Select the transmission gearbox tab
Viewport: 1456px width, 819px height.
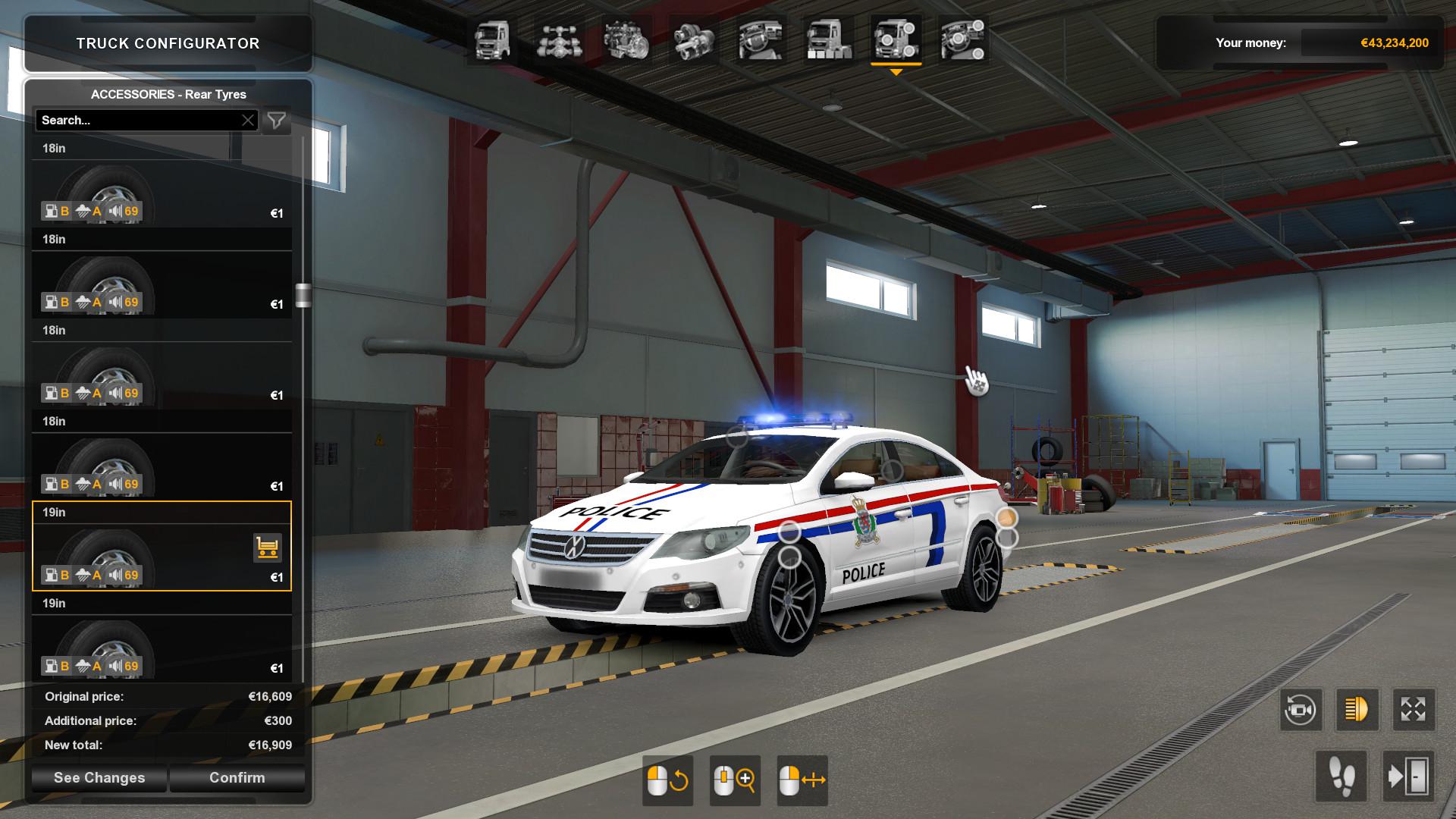[693, 40]
